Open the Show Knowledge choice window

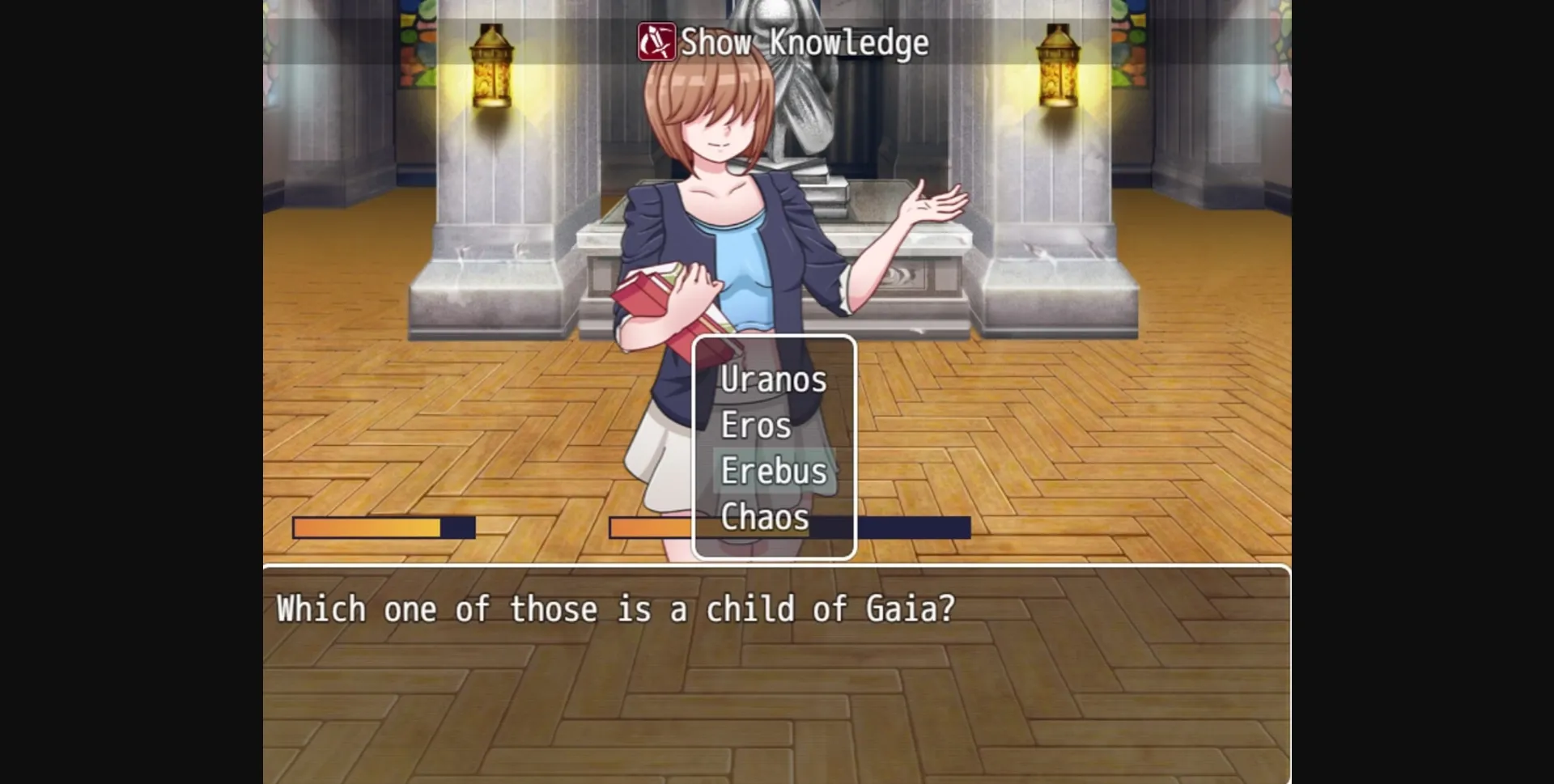775,447
